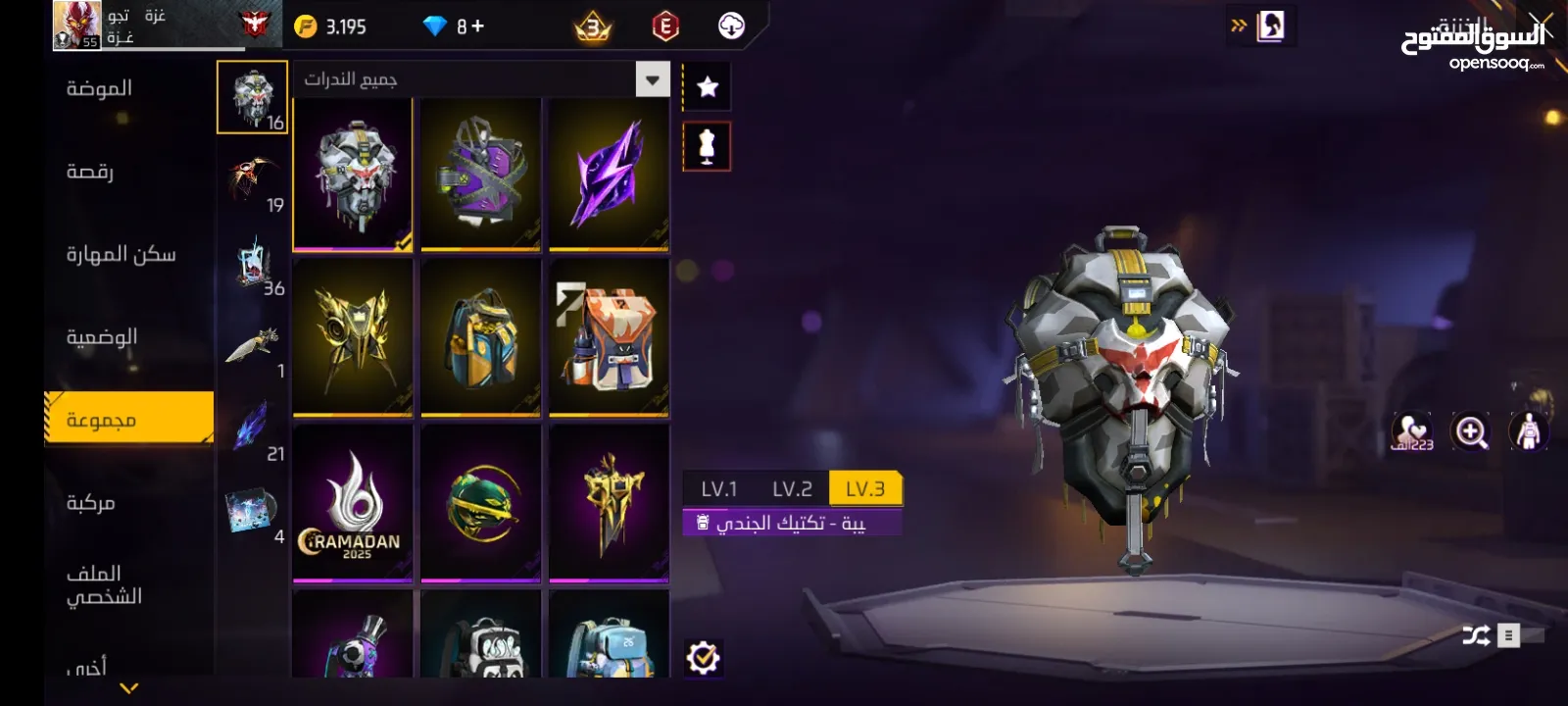
Task: Click the star favorites filter button
Action: 707,87
